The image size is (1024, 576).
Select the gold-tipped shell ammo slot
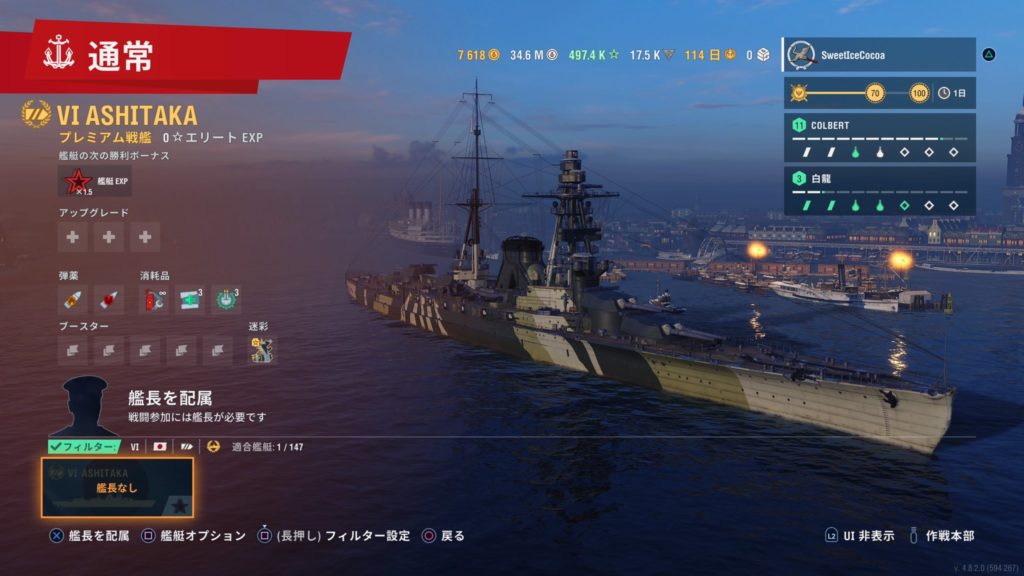73,298
